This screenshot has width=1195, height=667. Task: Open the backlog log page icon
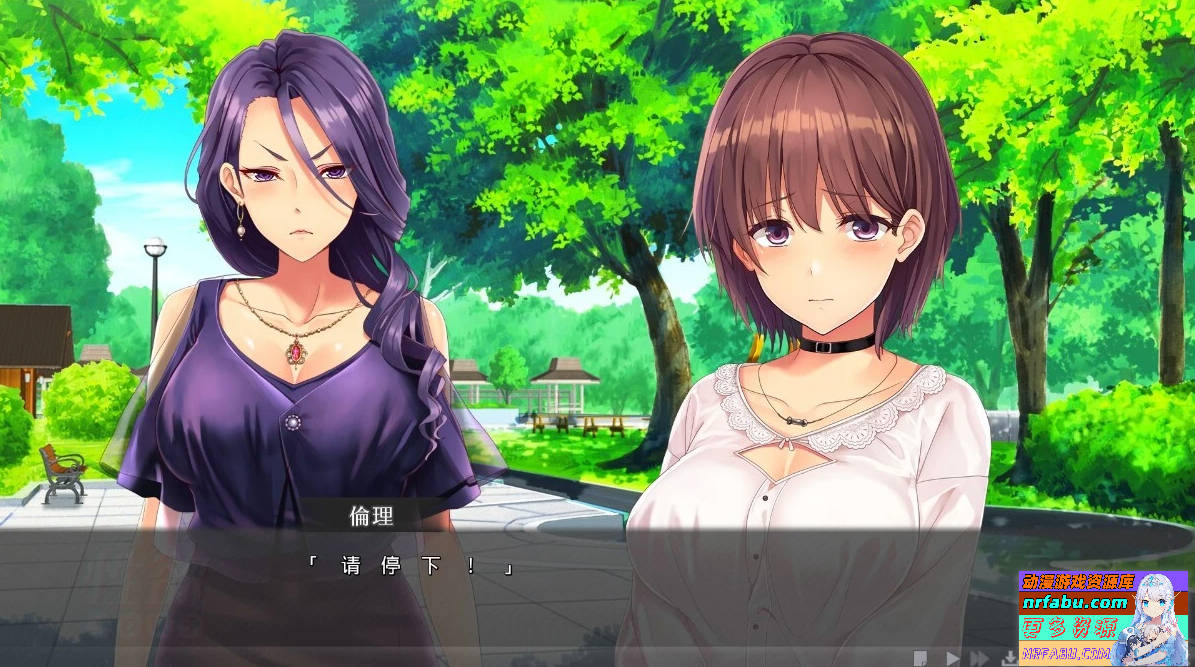pos(921,658)
